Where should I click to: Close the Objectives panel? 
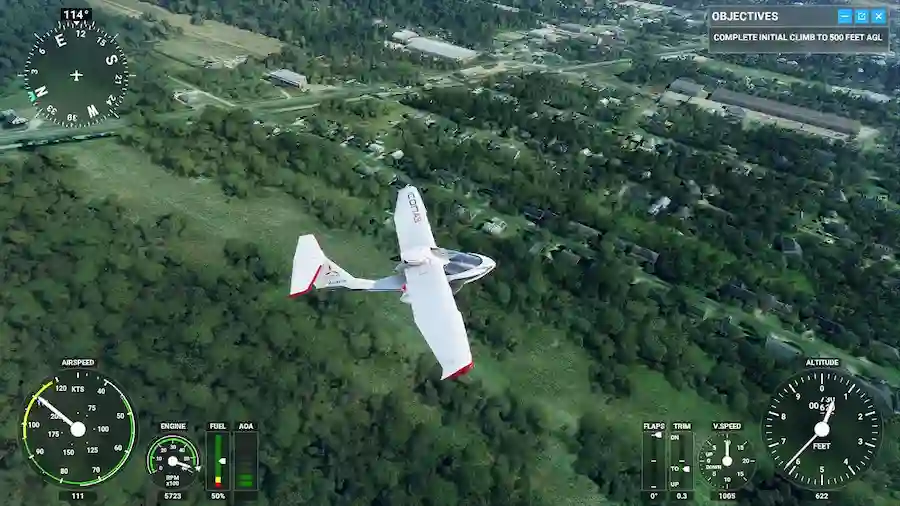(878, 16)
